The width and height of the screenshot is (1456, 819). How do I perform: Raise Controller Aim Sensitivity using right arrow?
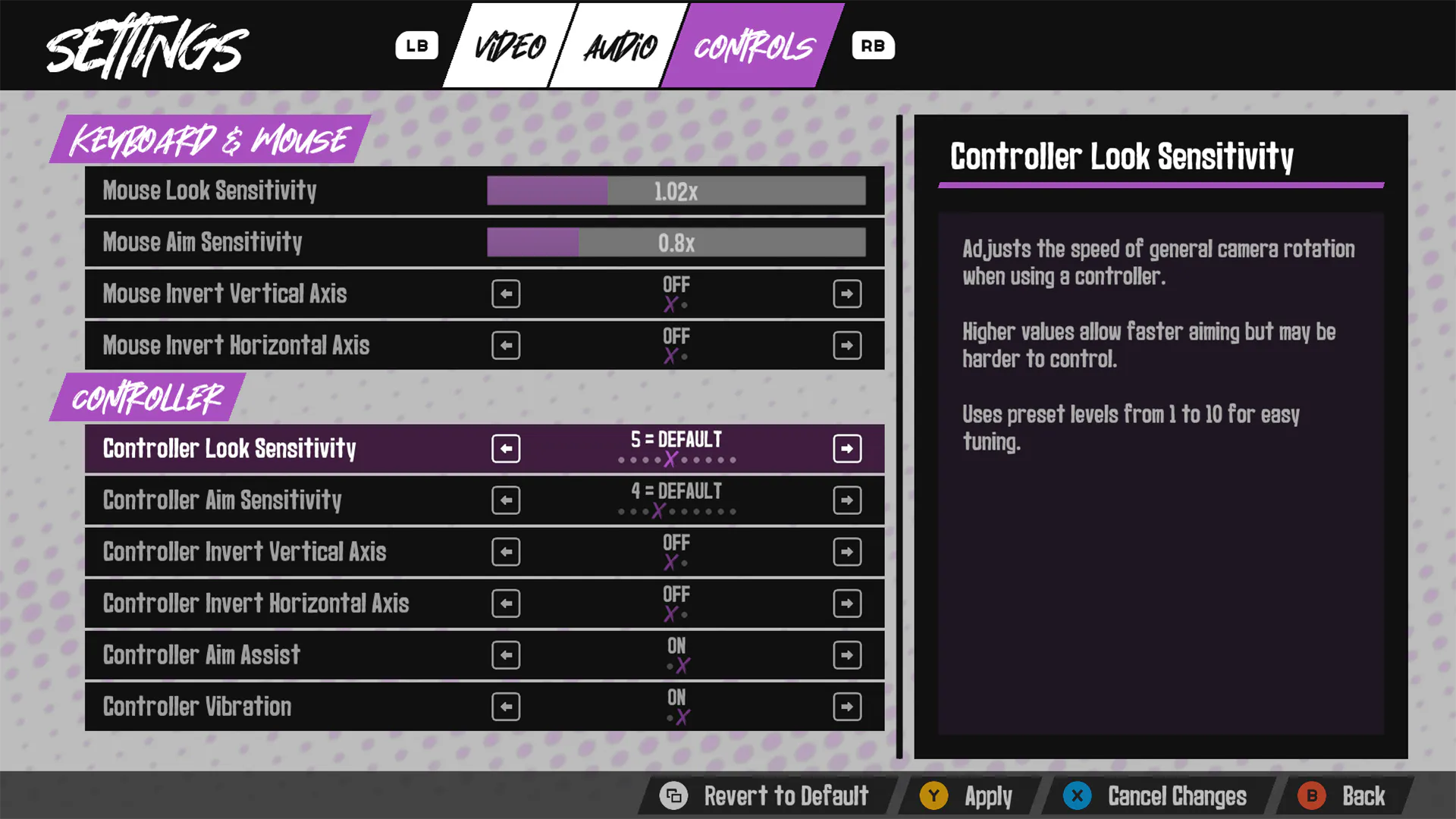(x=846, y=500)
